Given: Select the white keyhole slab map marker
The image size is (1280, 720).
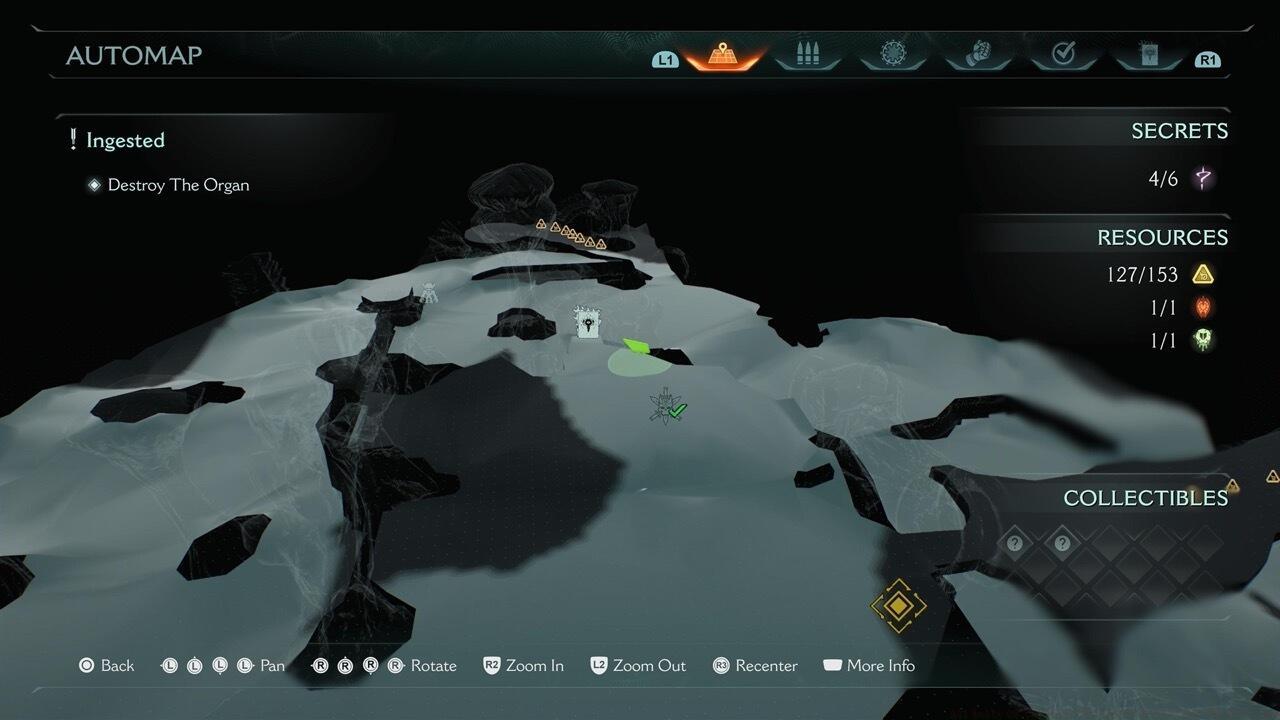Looking at the screenshot, I should tap(587, 323).
